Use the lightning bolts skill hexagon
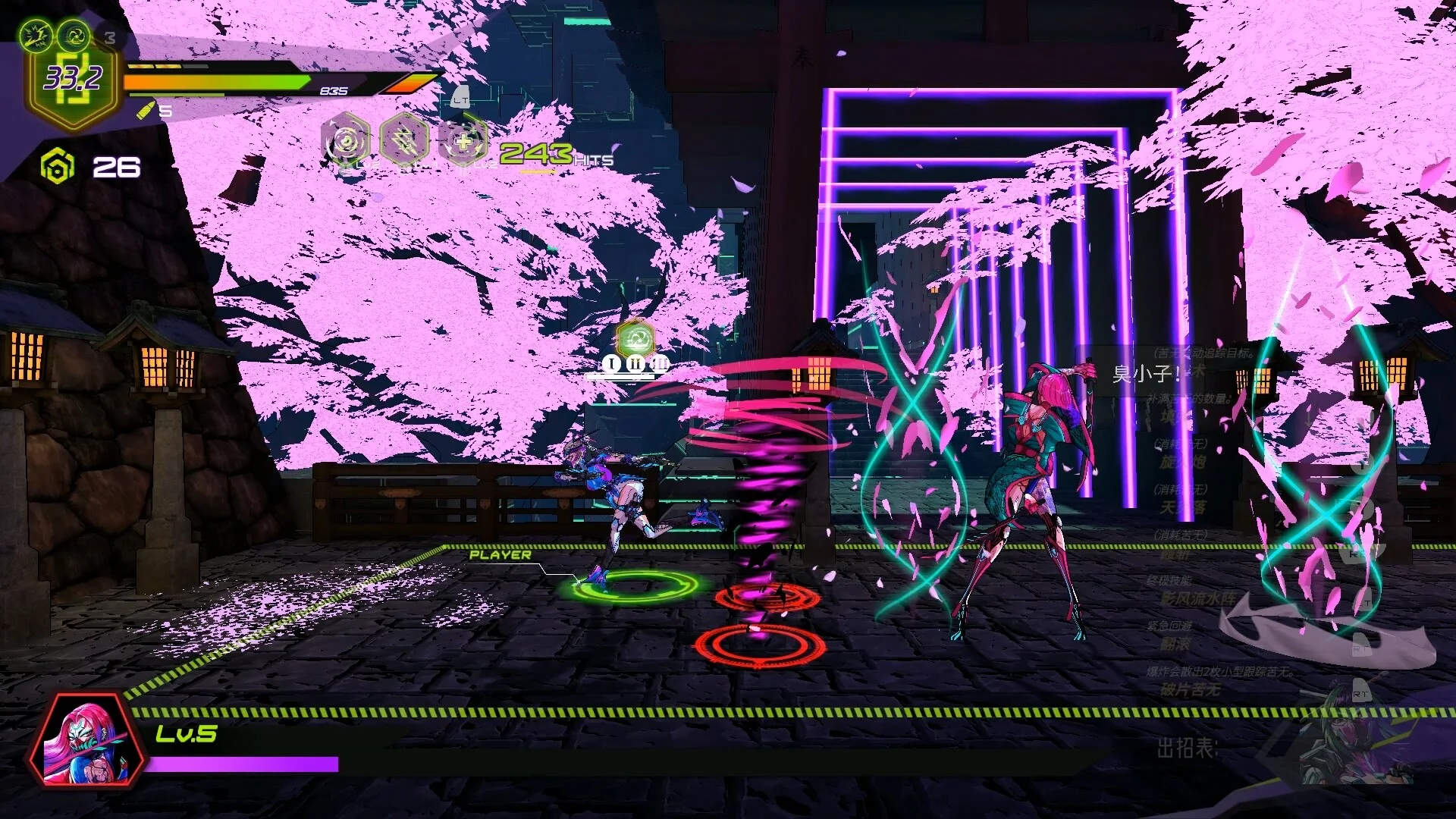 tap(404, 140)
